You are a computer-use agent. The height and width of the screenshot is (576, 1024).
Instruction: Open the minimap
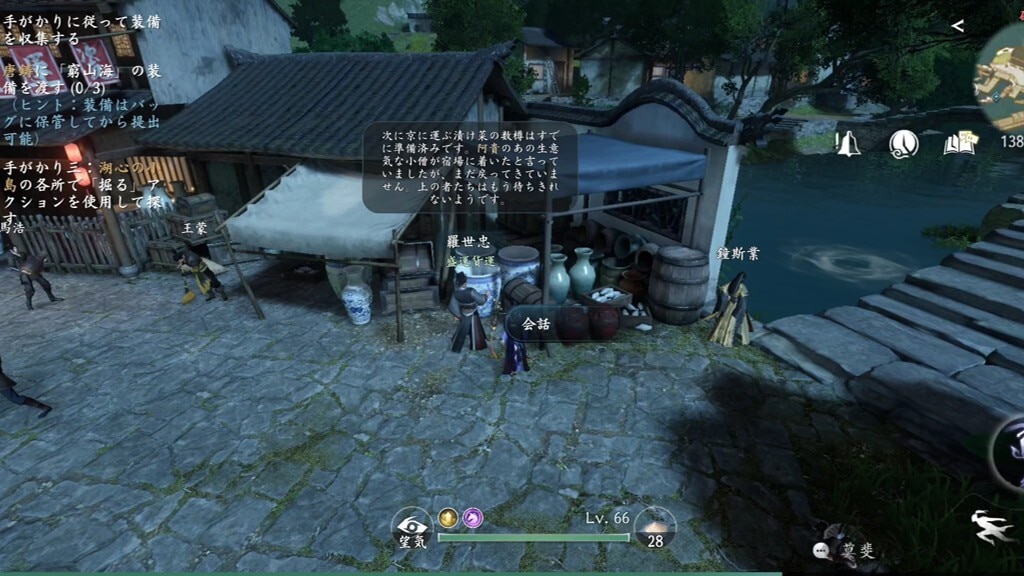1004,74
